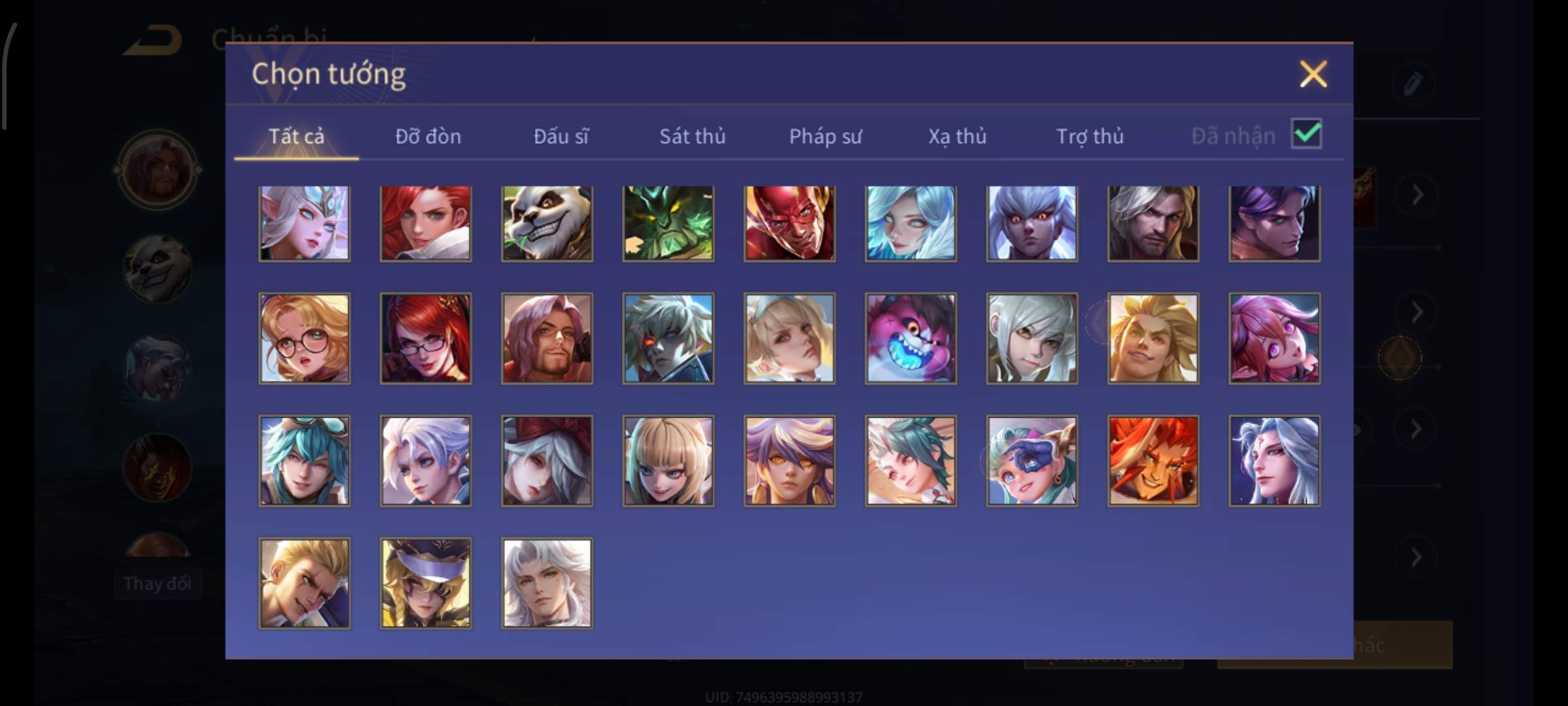Select the green leafy tree monster hero
Viewport: 1568px width, 706px height.
[668, 224]
